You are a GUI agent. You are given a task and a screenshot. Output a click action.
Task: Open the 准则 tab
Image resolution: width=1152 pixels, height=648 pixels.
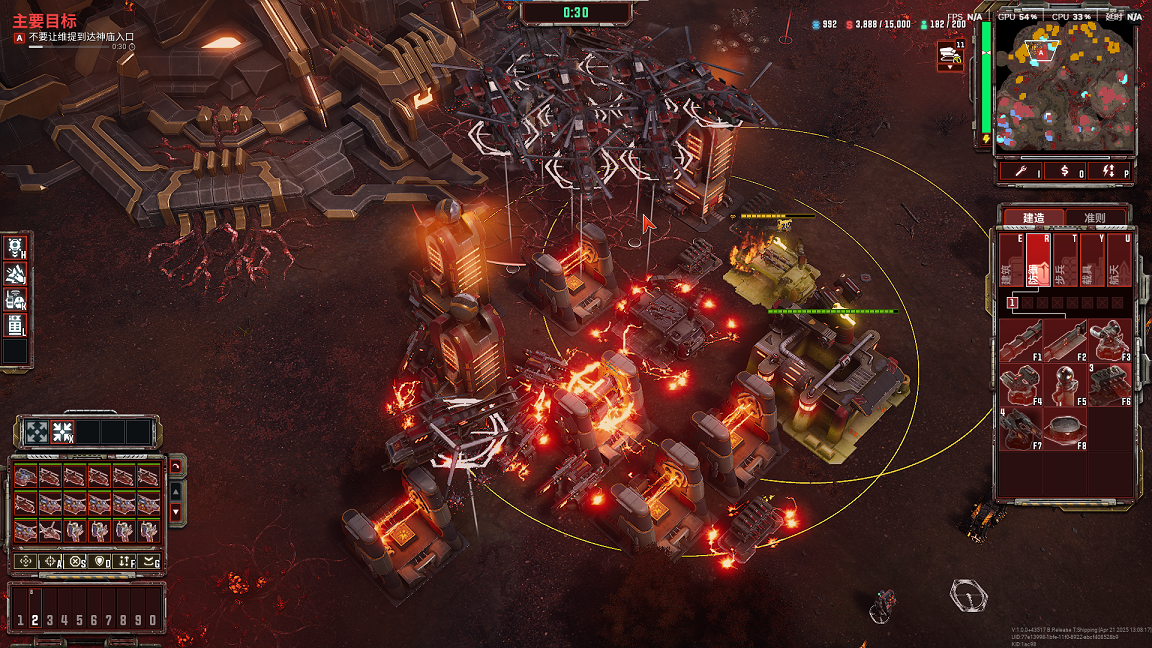click(x=1094, y=218)
